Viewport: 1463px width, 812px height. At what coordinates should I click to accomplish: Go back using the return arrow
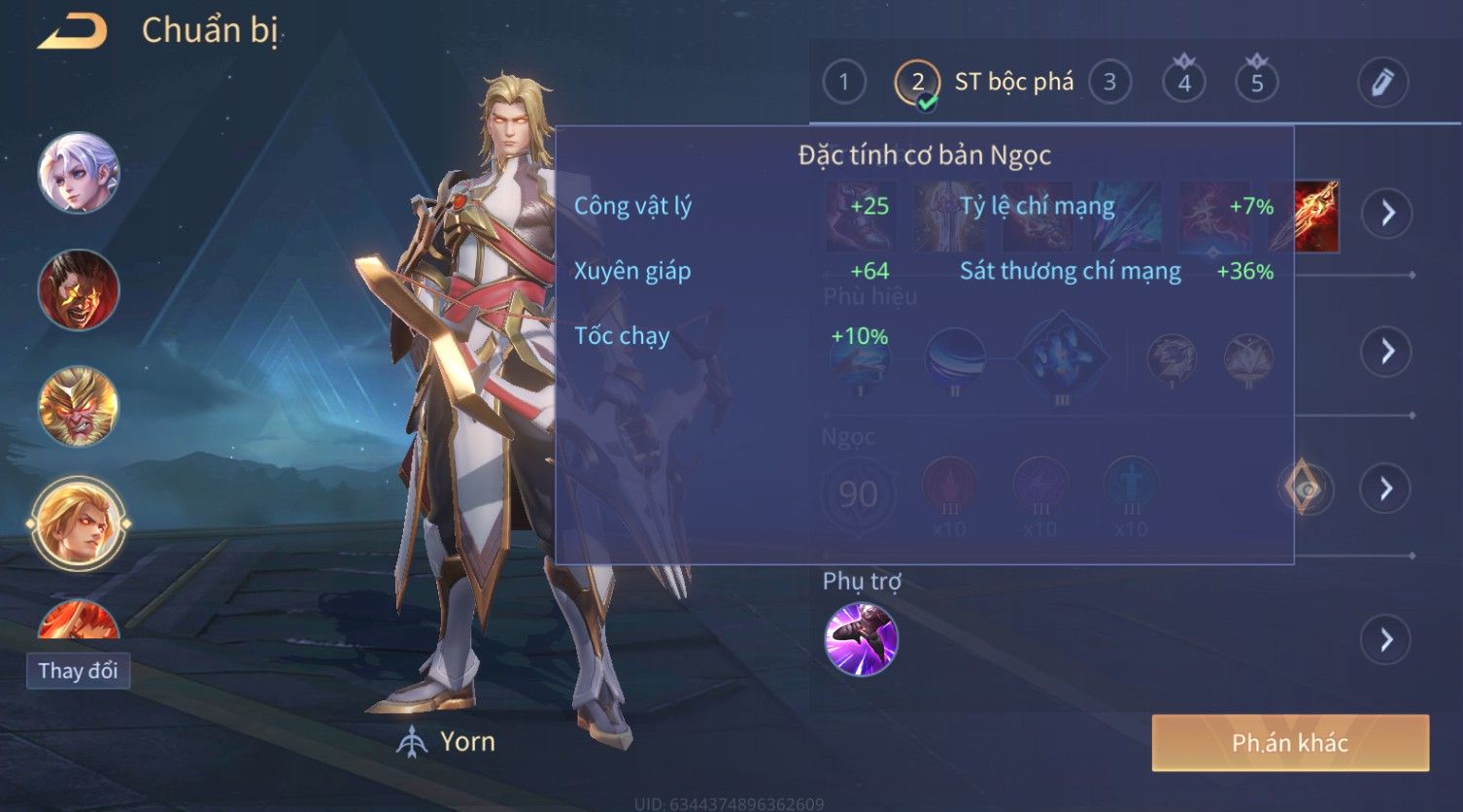click(72, 32)
